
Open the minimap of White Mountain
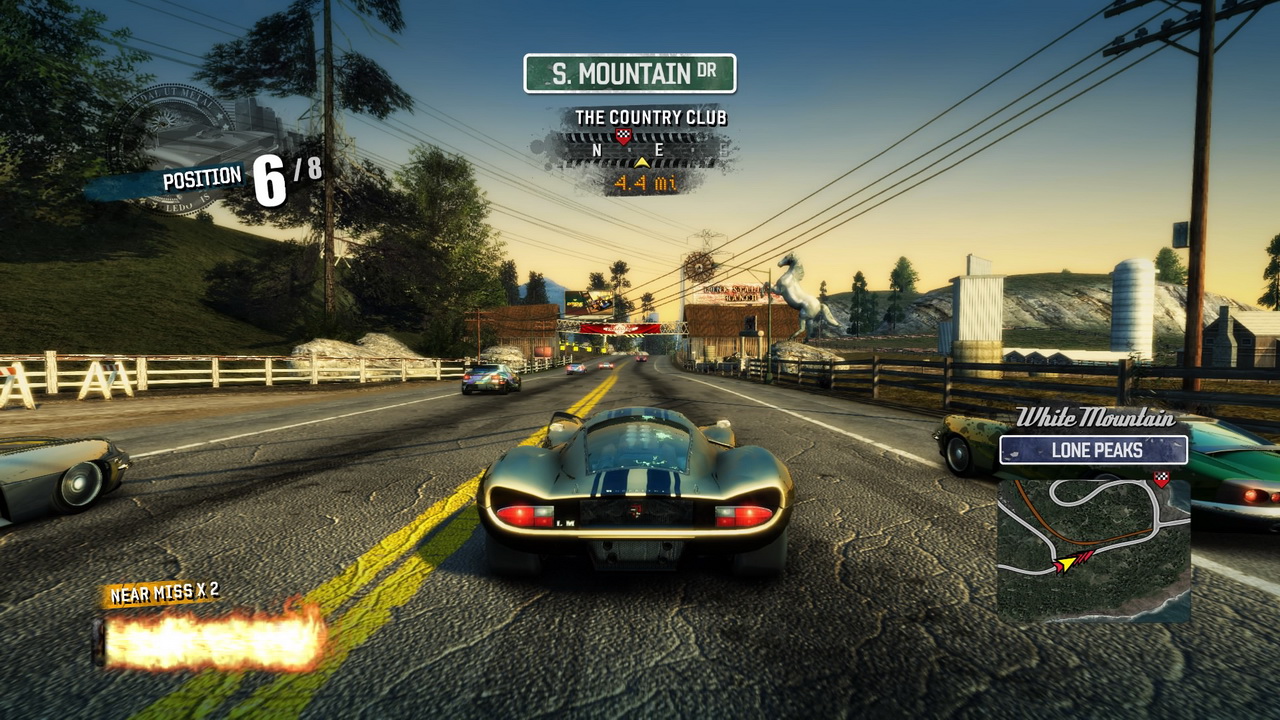tap(1093, 547)
